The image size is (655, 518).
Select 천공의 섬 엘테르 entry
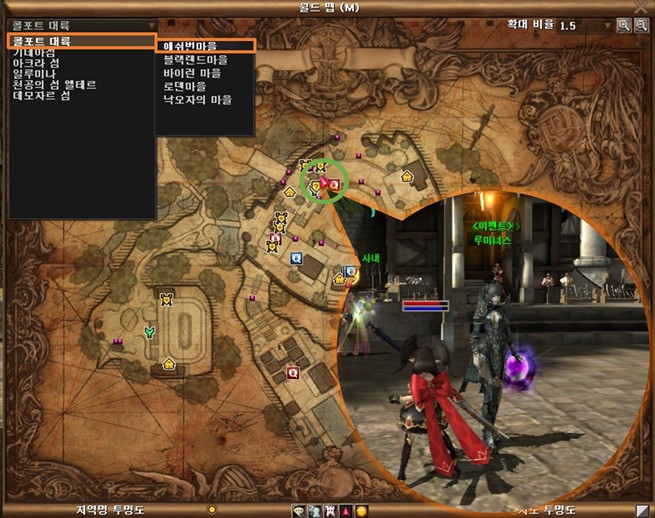tap(54, 85)
